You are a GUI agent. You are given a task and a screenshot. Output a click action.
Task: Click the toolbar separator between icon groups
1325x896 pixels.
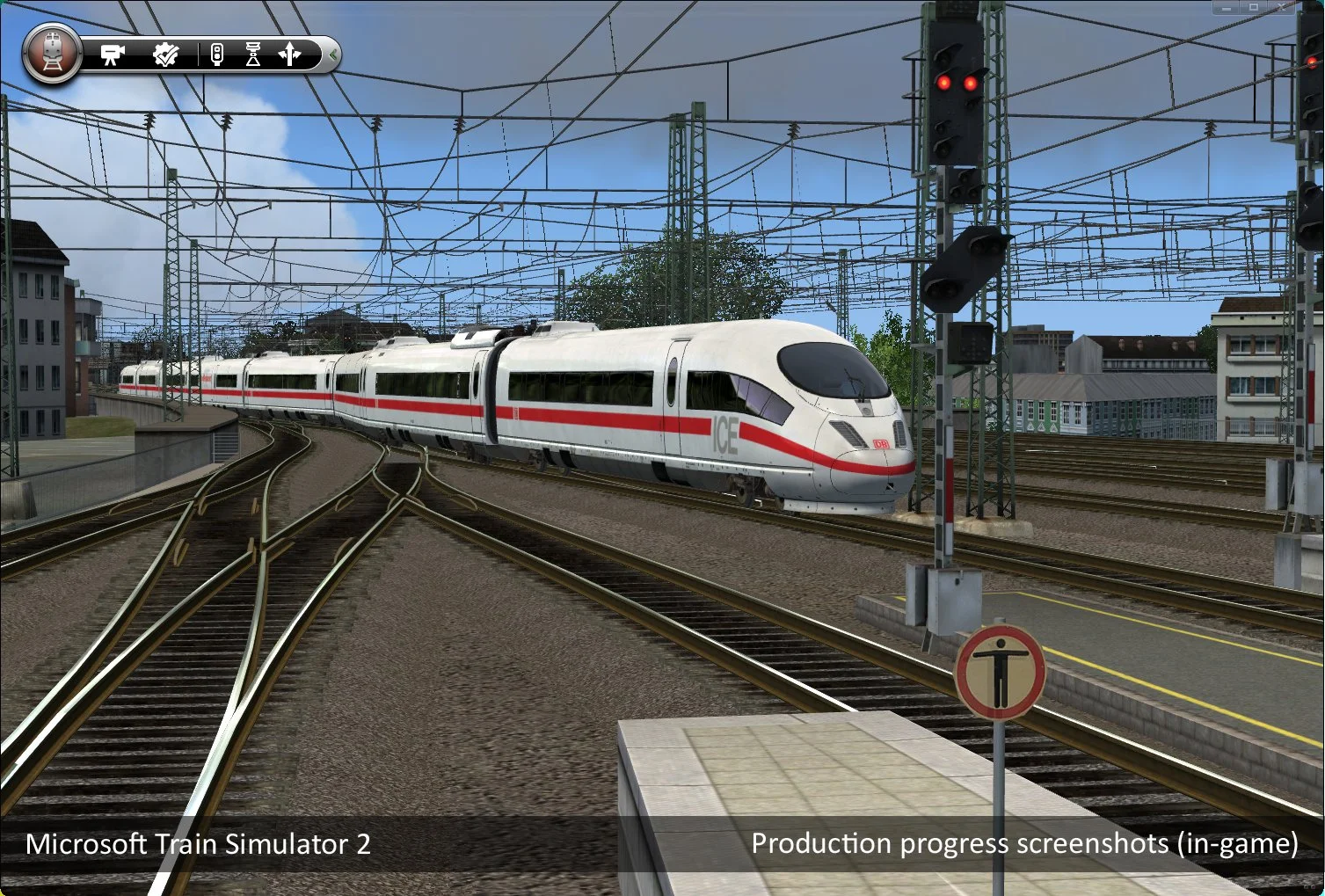pos(200,55)
